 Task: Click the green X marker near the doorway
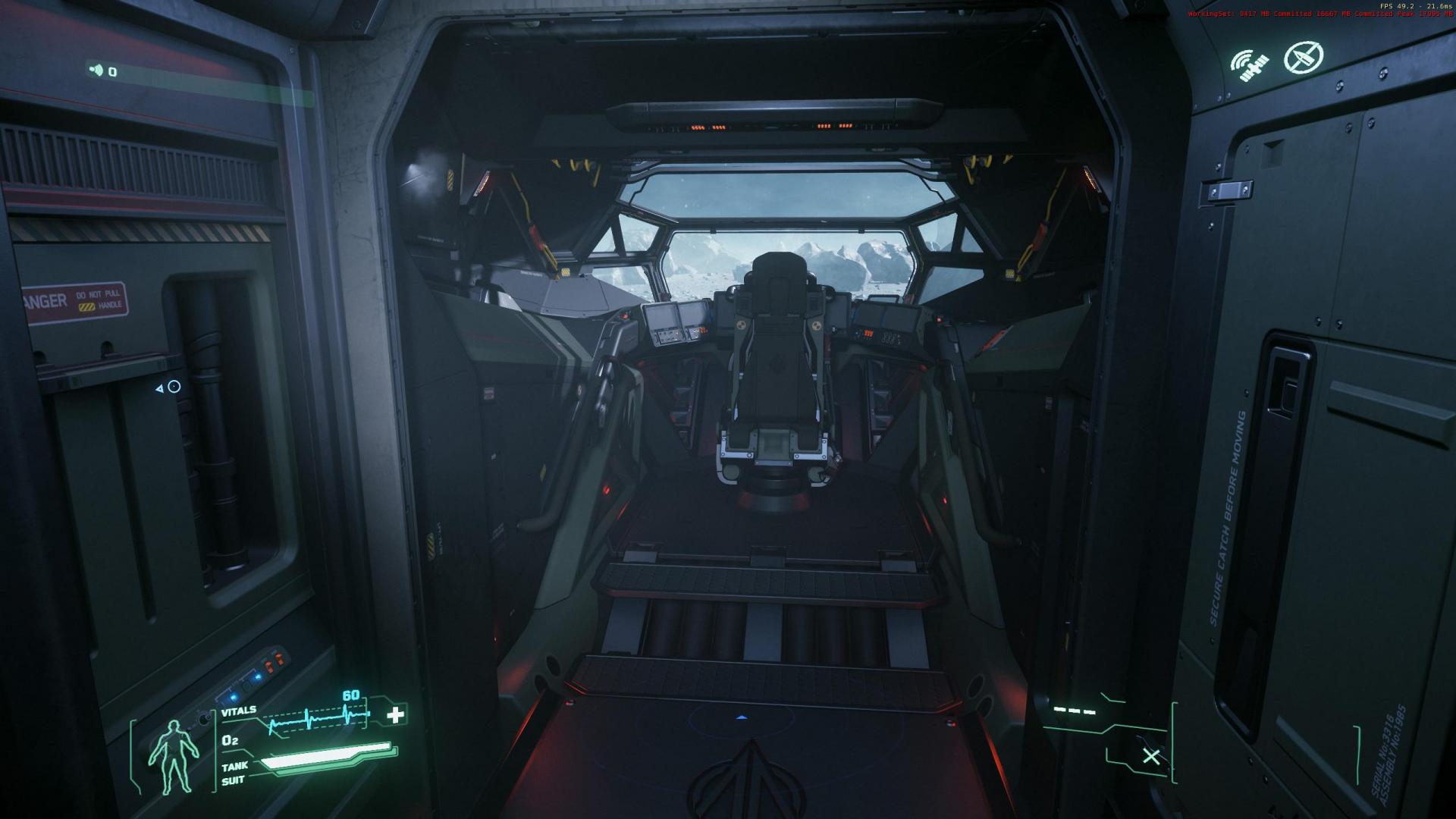tap(1151, 755)
